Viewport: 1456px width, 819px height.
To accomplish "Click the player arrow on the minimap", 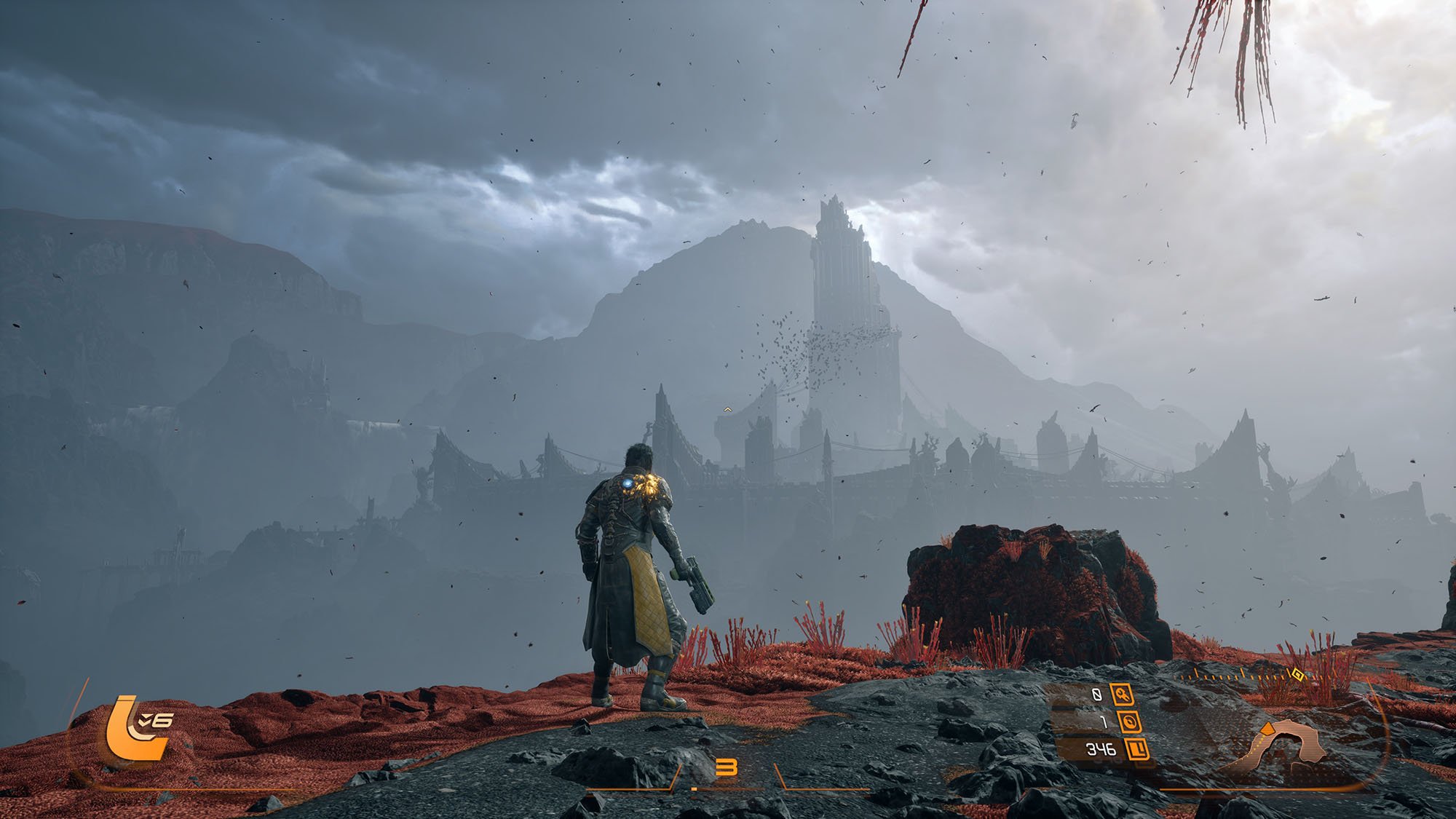I will tap(1266, 729).
